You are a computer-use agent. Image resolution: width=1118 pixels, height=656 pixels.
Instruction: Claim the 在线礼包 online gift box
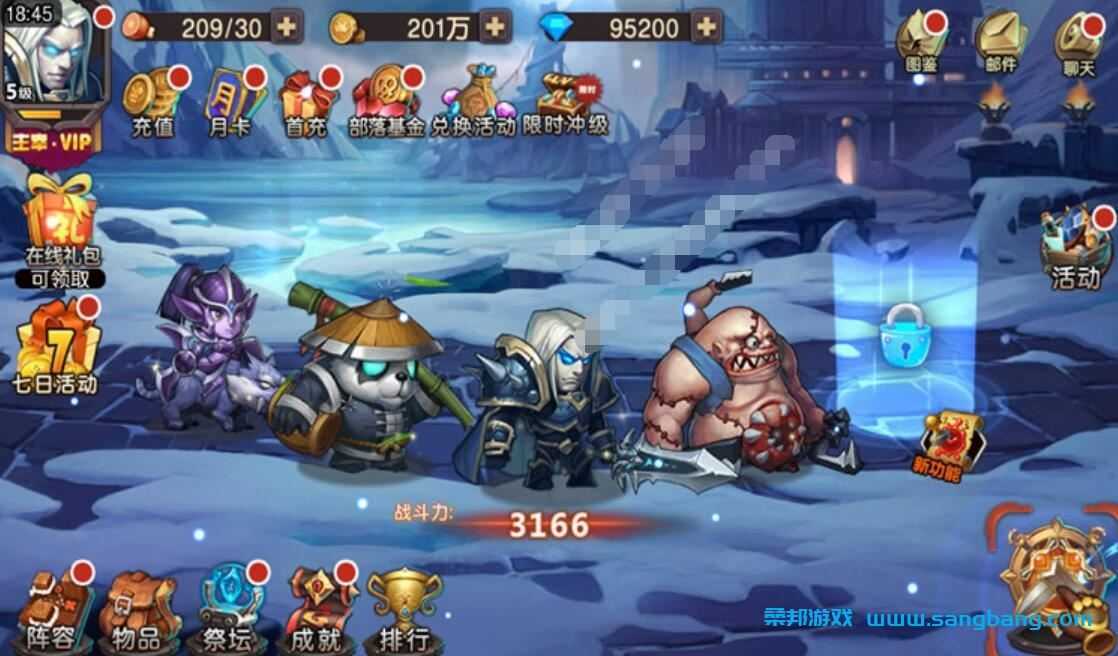point(62,228)
